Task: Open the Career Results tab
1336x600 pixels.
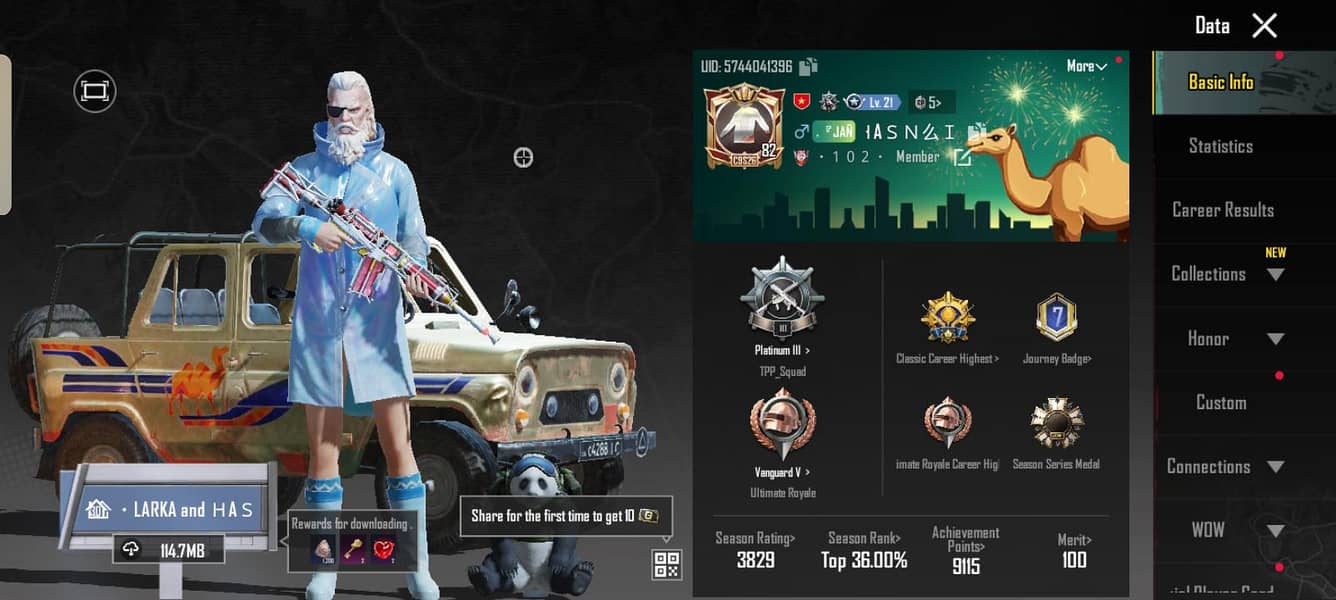Action: click(1222, 210)
